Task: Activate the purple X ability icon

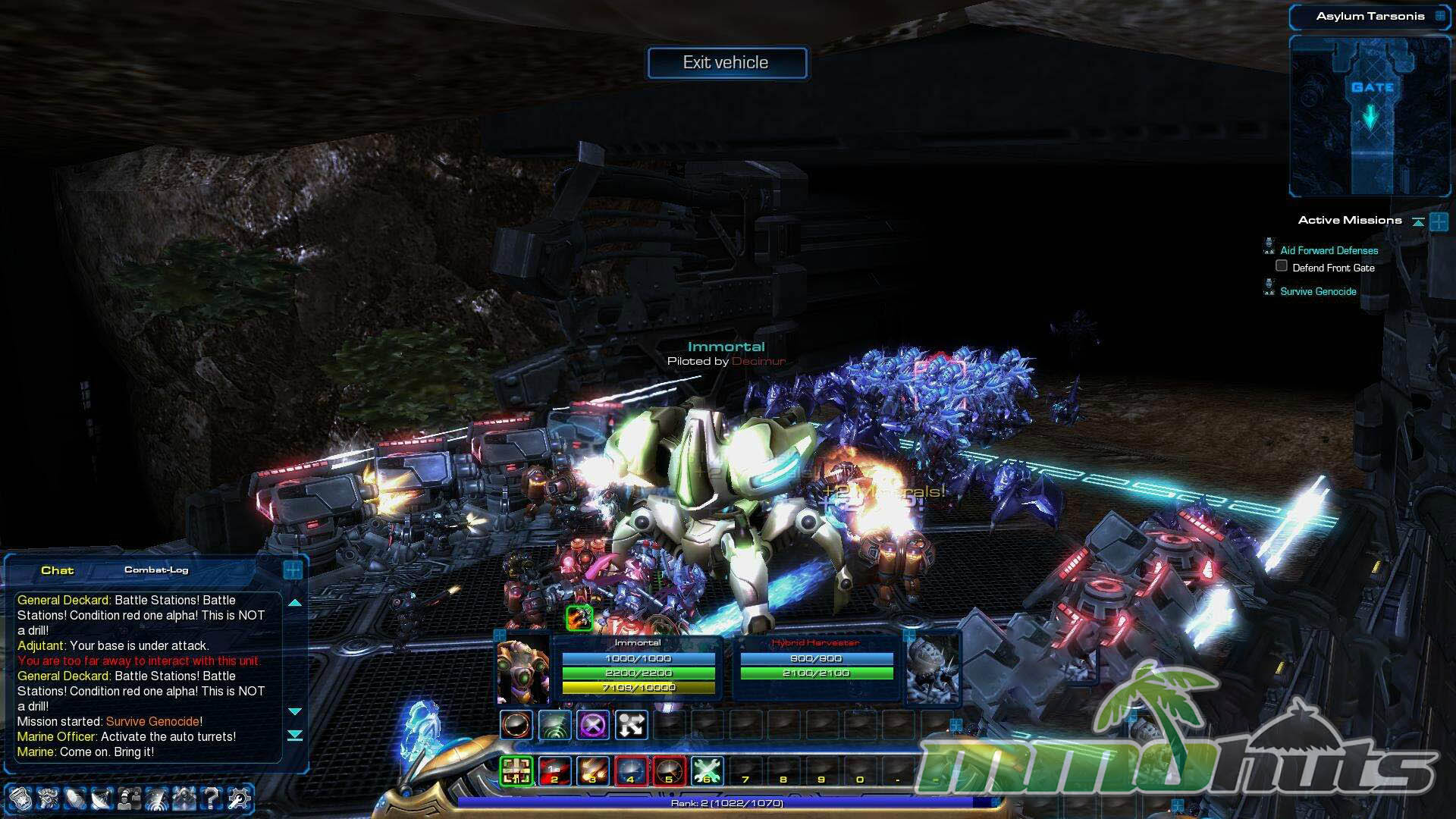Action: coord(593,725)
